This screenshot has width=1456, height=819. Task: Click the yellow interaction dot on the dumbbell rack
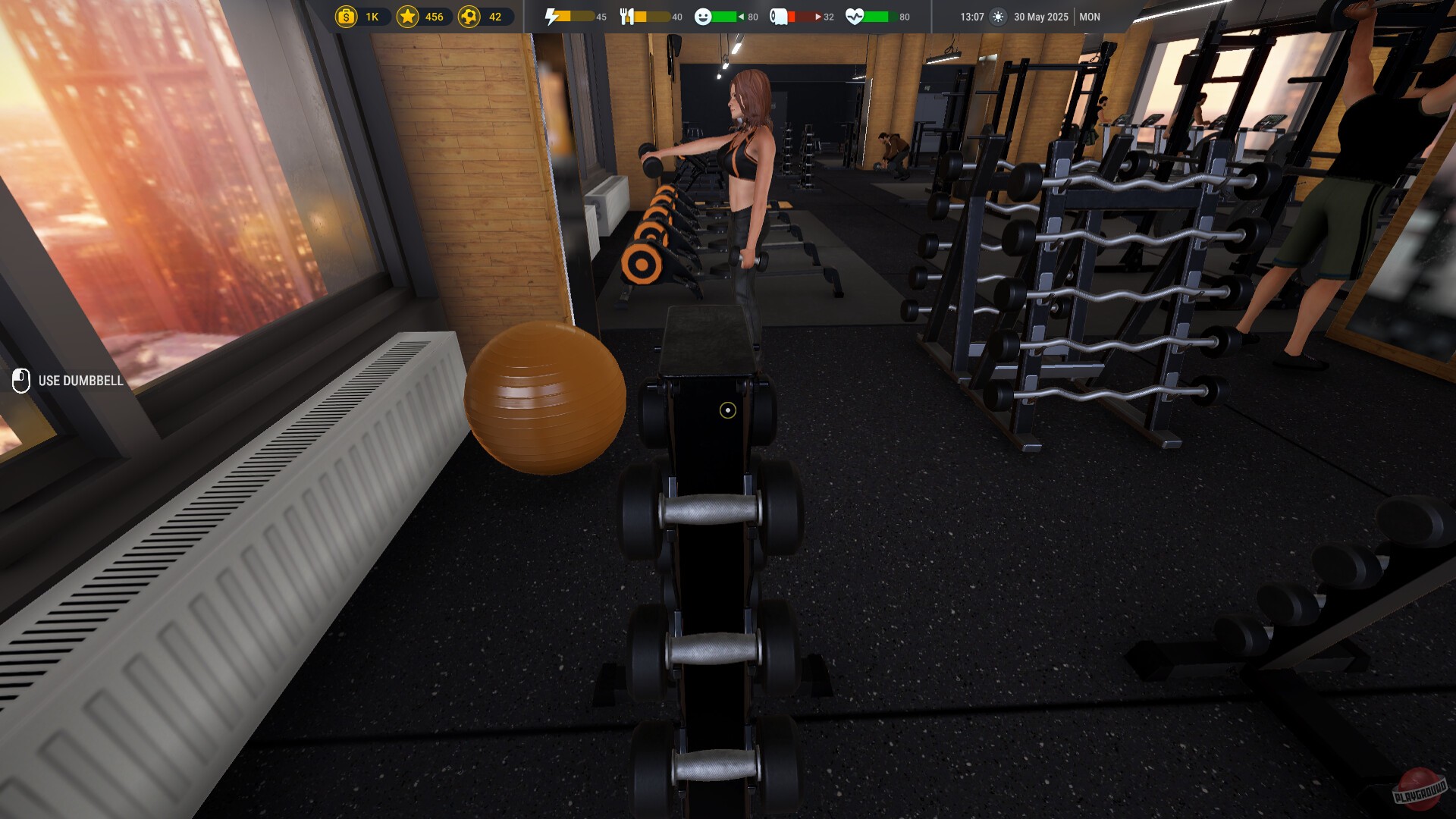[728, 410]
